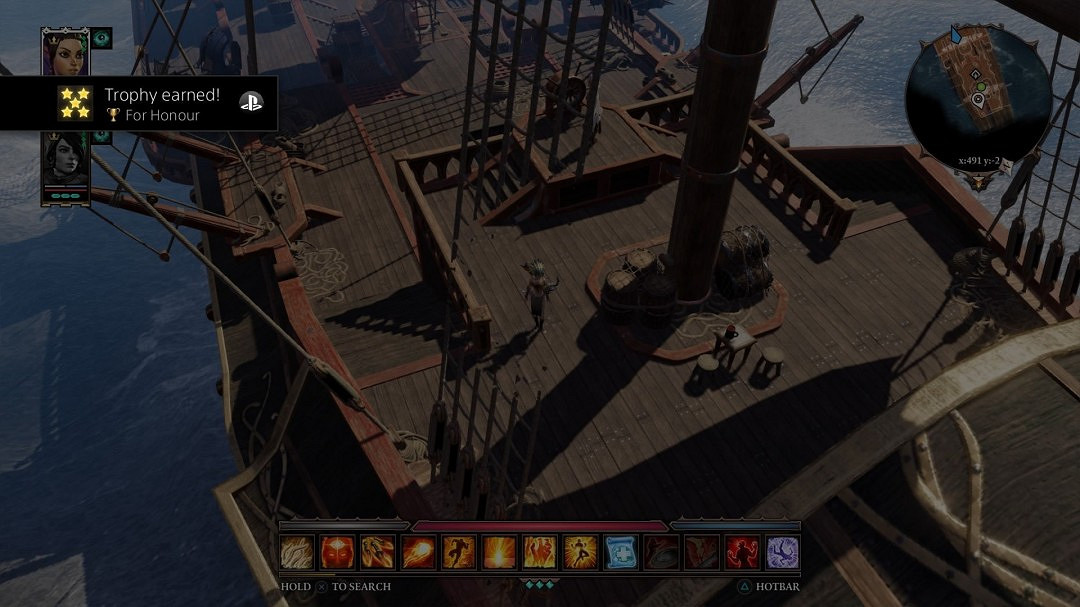Select the flexing red figure skill

point(742,552)
